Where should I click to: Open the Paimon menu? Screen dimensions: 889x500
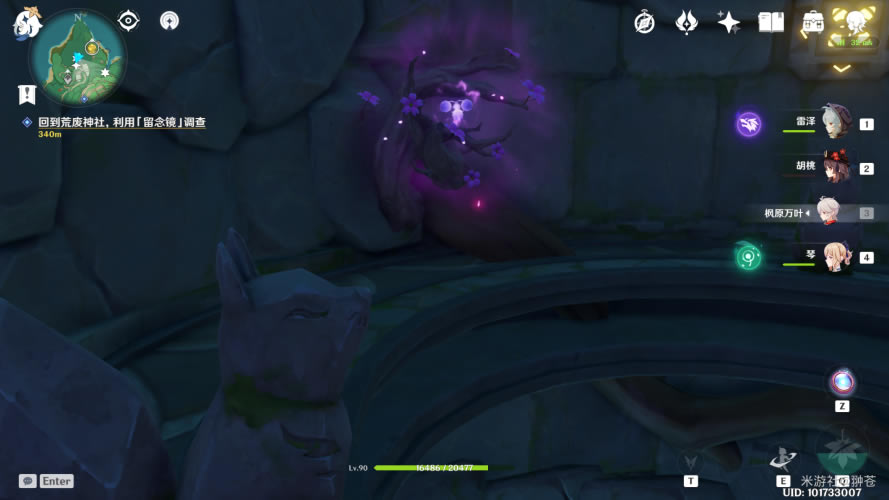pyautogui.click(x=25, y=22)
